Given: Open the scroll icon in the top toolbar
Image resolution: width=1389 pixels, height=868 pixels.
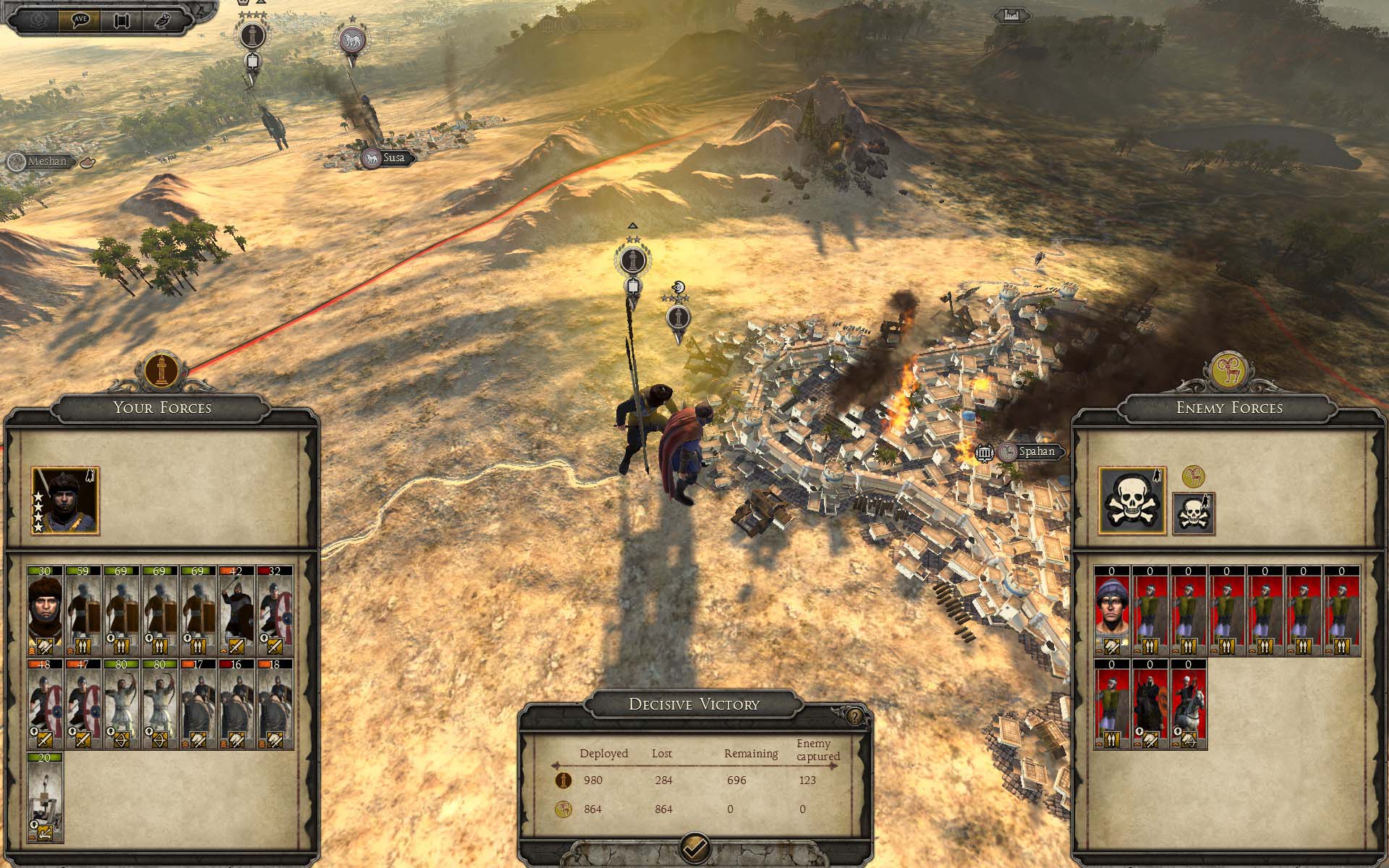Looking at the screenshot, I should 122,19.
